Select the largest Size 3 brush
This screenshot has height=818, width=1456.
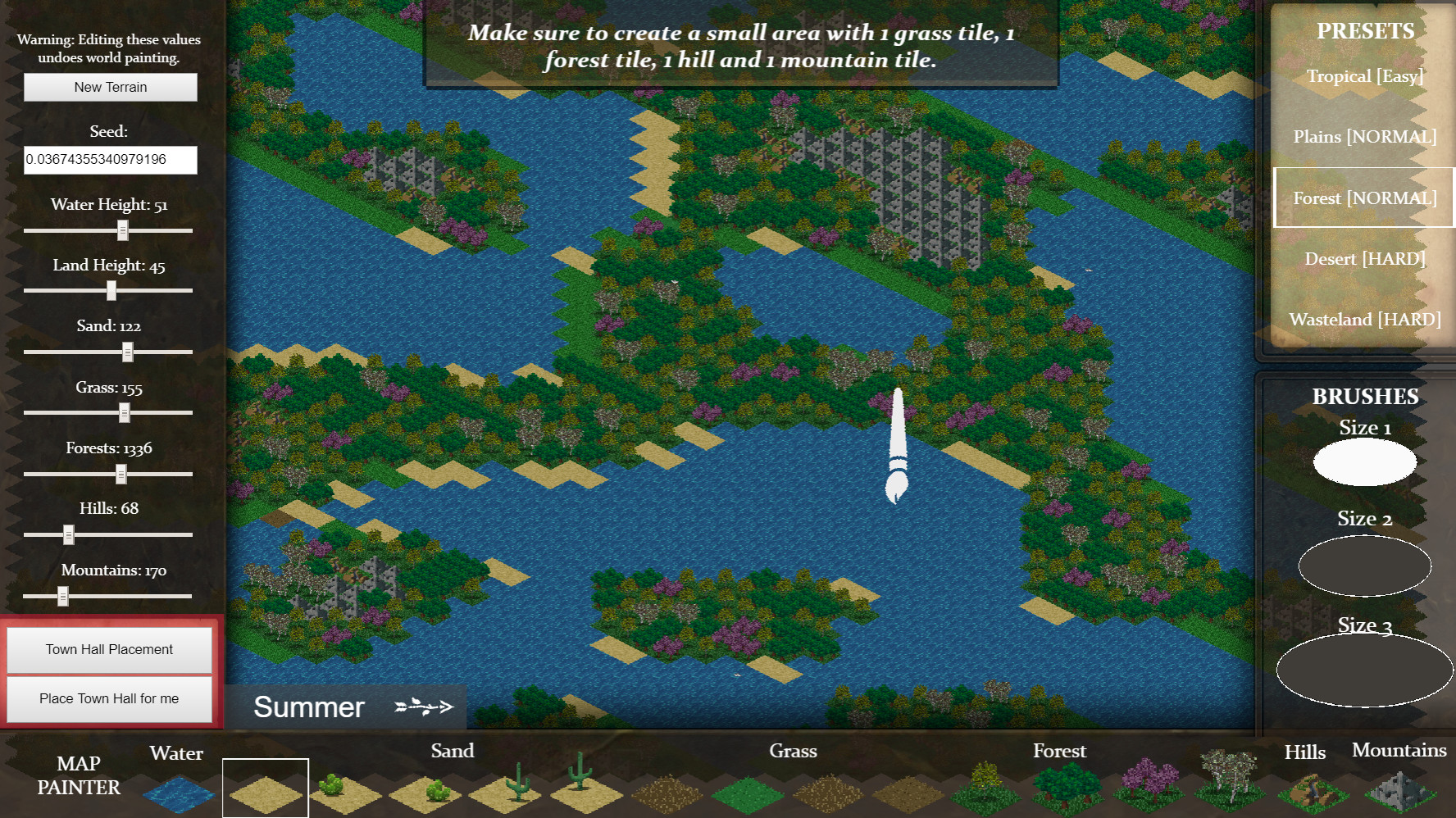(x=1365, y=670)
